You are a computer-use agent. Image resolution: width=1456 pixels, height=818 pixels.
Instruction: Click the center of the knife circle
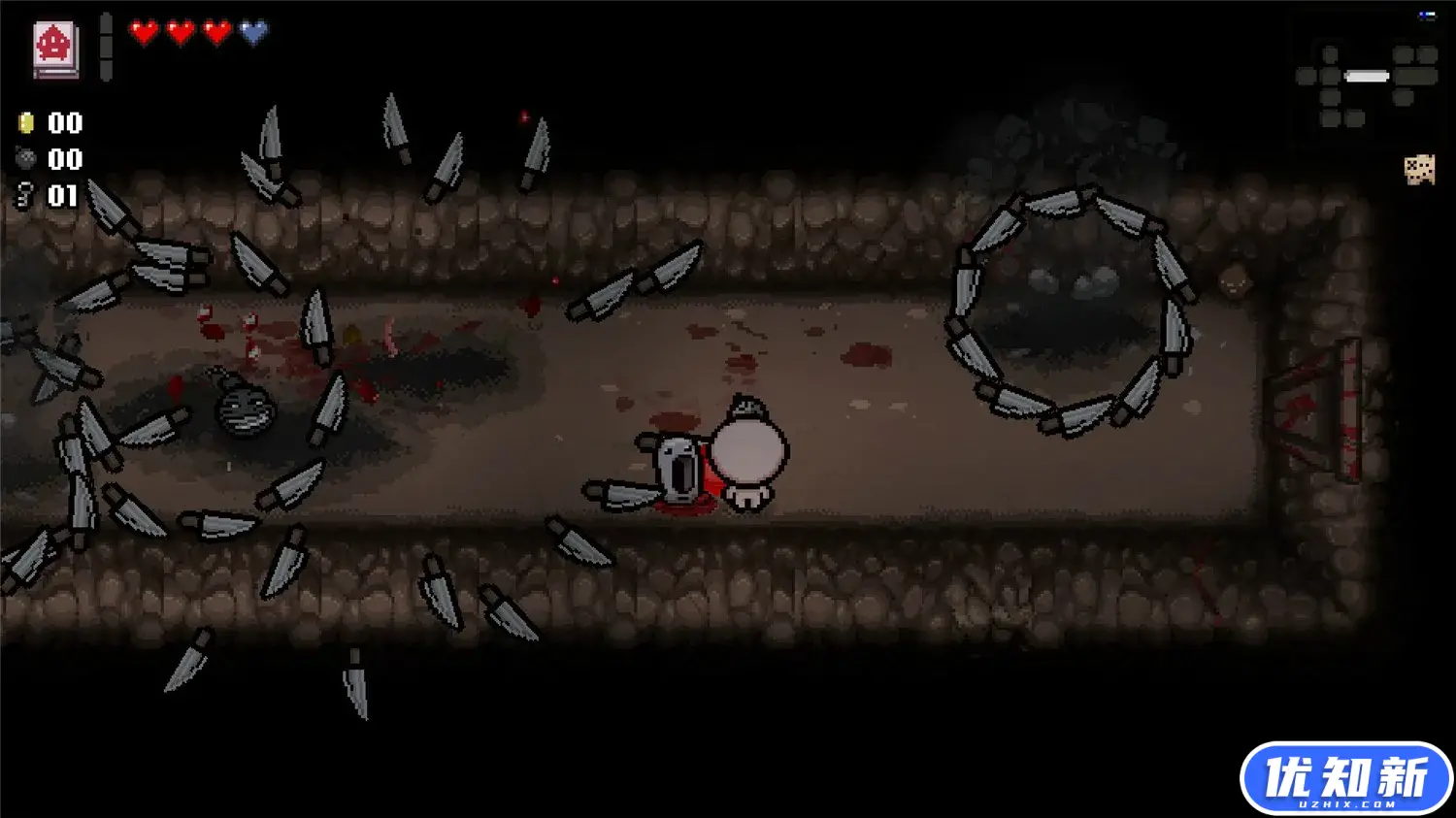pos(1068,311)
